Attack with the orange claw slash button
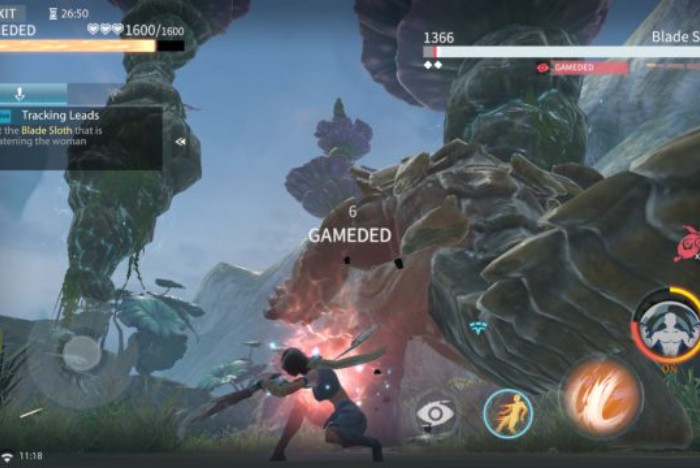The width and height of the screenshot is (700, 468). [602, 396]
